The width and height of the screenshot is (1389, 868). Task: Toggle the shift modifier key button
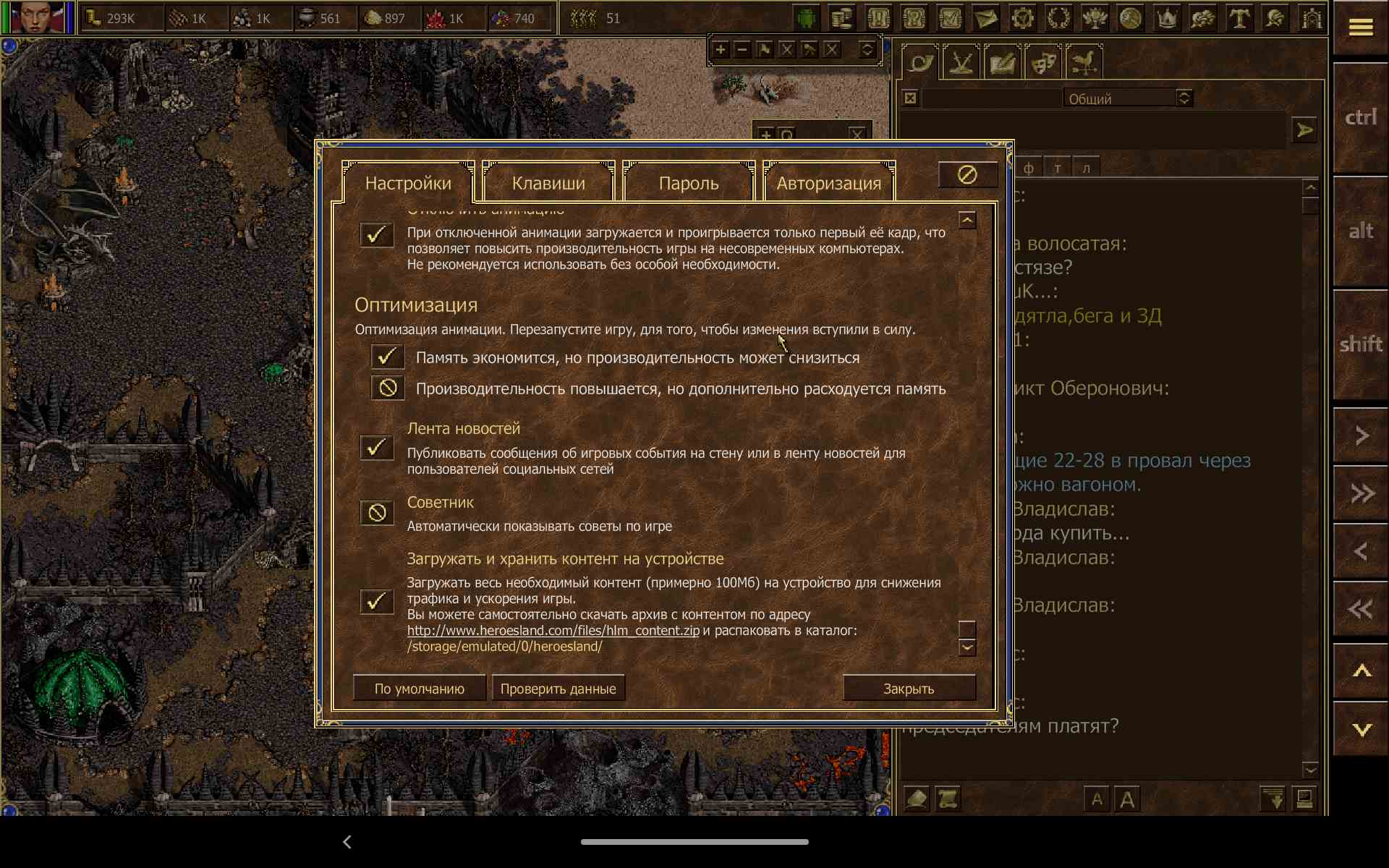click(1360, 344)
